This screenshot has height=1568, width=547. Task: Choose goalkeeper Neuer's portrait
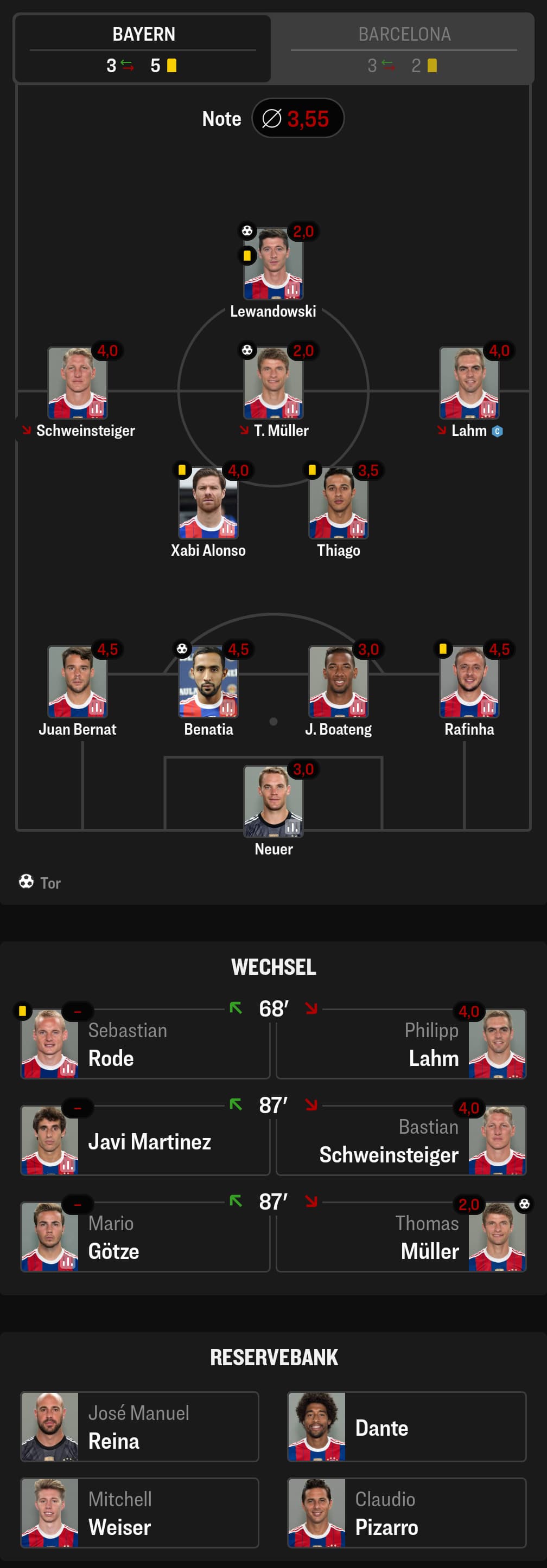coord(273,802)
